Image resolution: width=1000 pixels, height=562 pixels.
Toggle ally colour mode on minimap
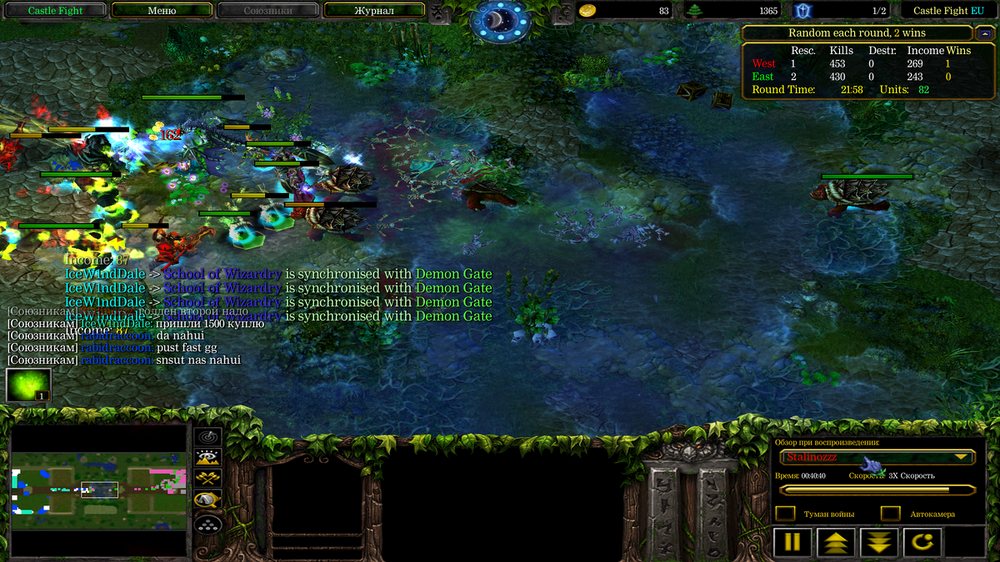pyautogui.click(x=208, y=479)
